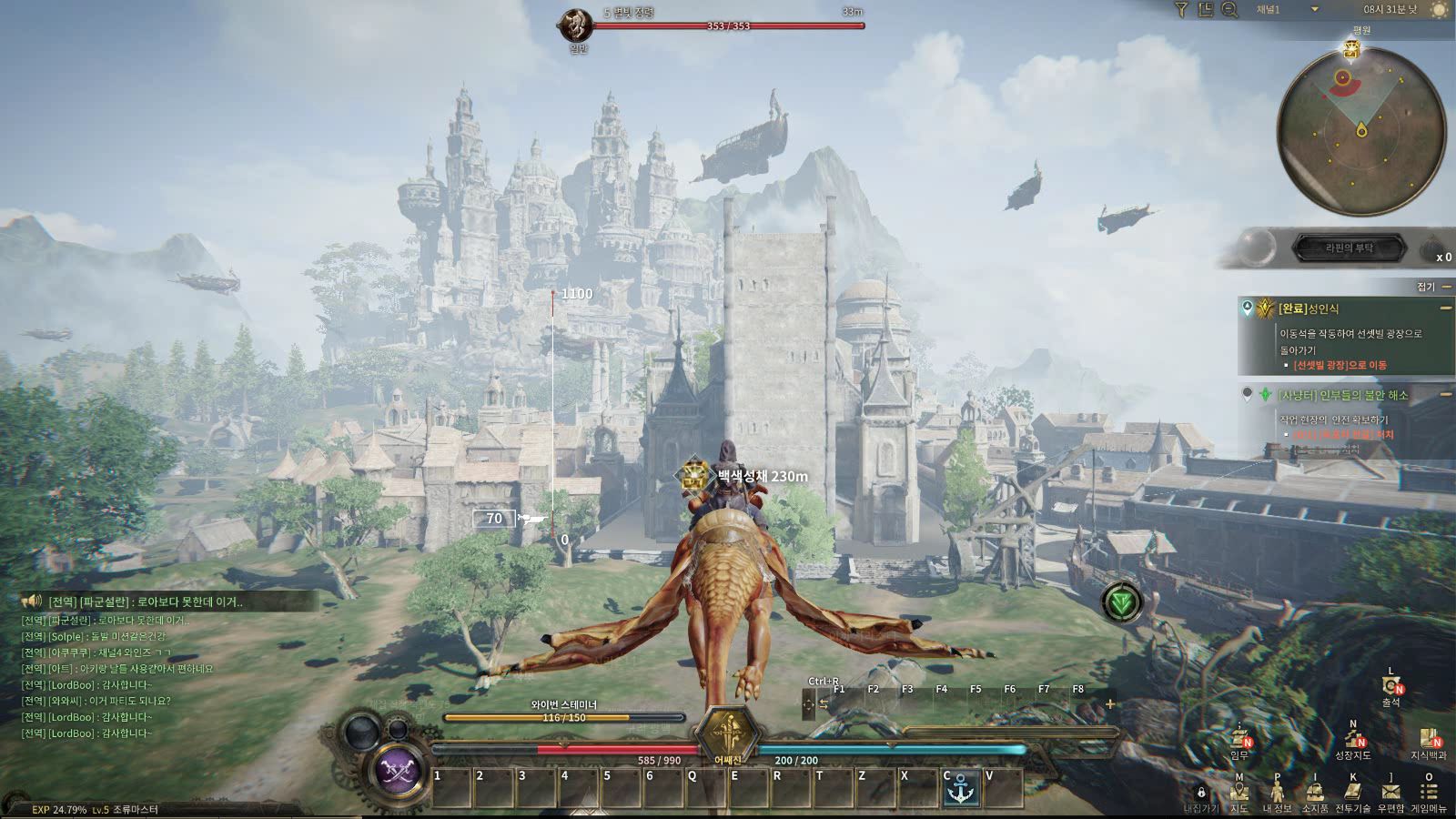Open the 소지품 inventory bag
The width and height of the screenshot is (1456, 819).
point(1315,793)
